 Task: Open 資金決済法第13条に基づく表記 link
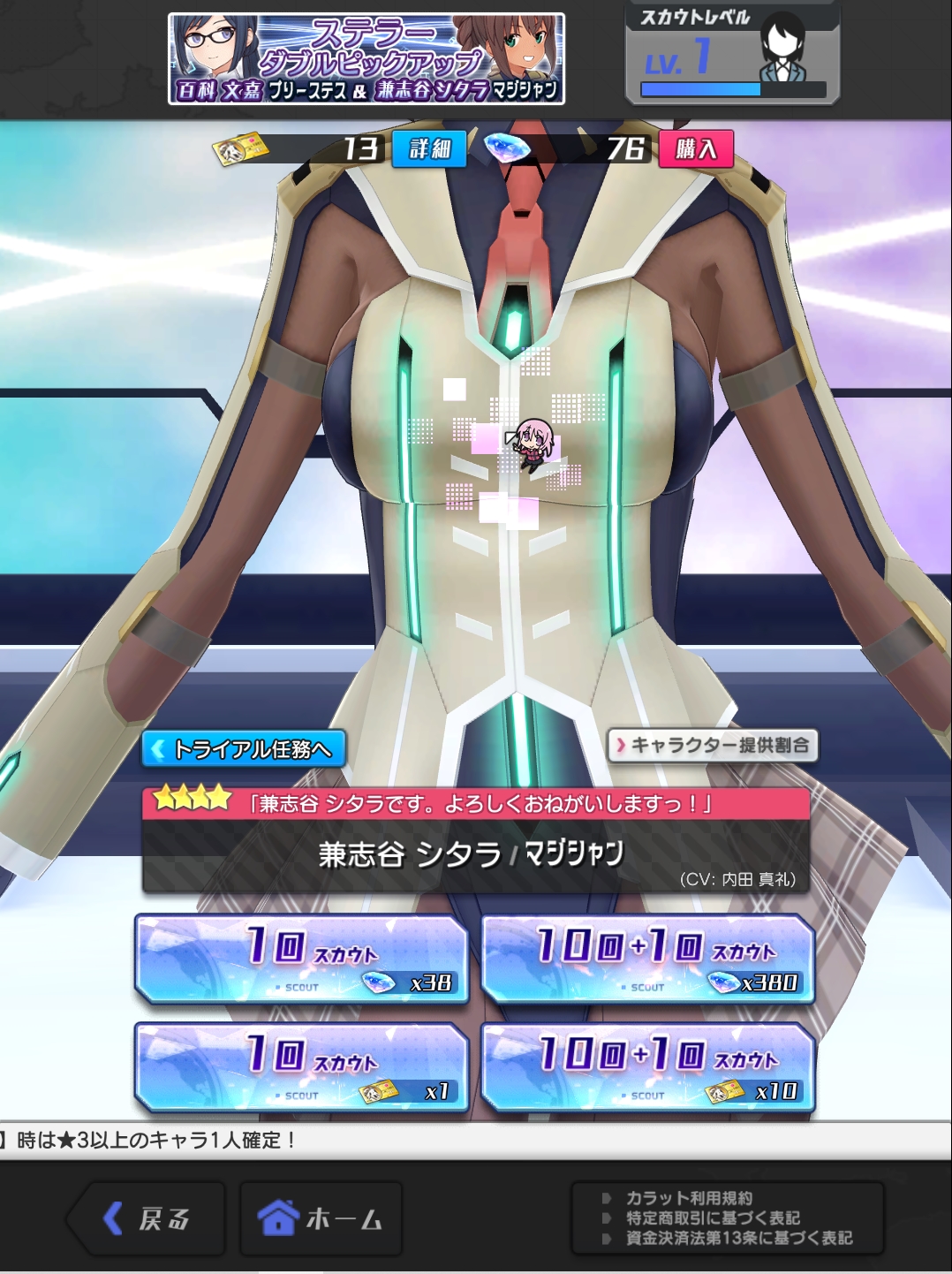[738, 1238]
